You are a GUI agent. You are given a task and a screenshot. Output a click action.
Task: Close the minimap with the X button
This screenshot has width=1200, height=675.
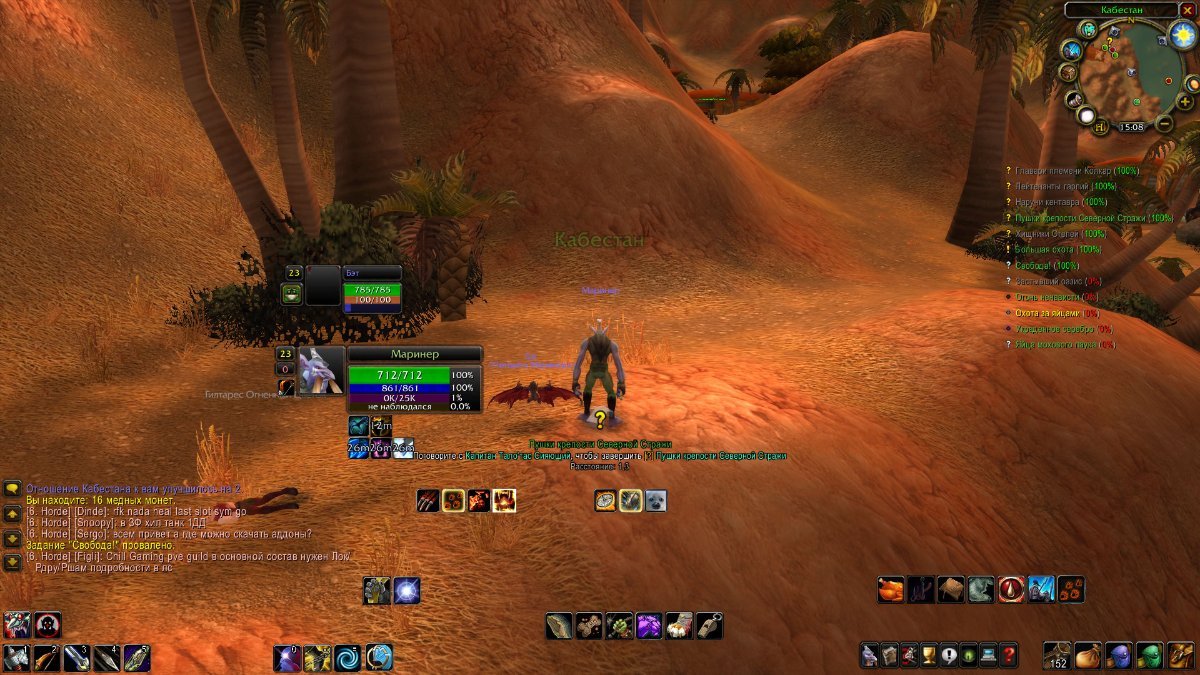click(x=1187, y=9)
